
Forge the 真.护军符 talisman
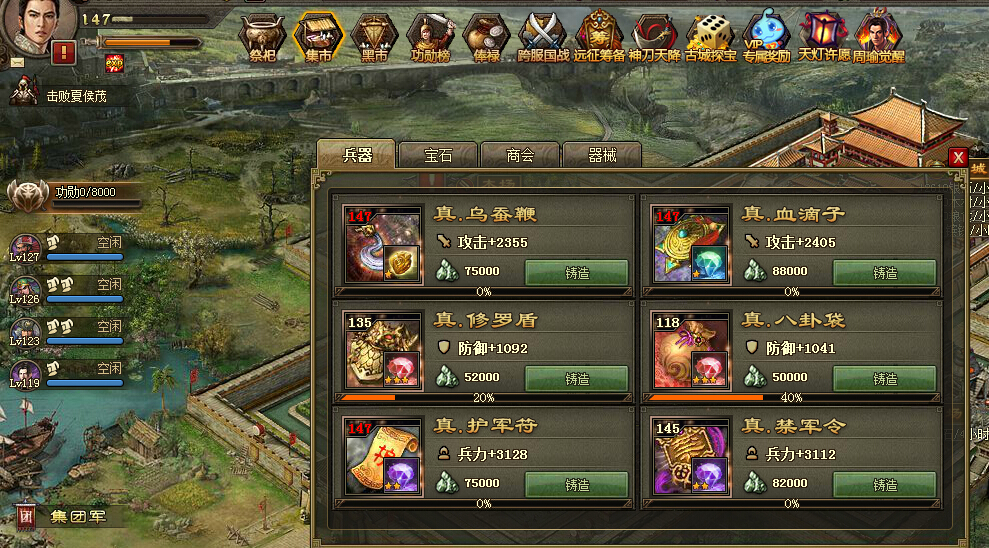577,485
